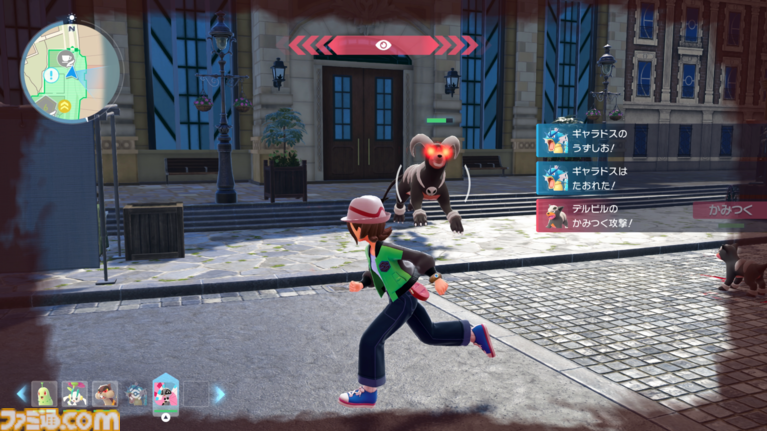Switch to the brown crocodile Pokémon slot
The width and height of the screenshot is (767, 431).
104,394
